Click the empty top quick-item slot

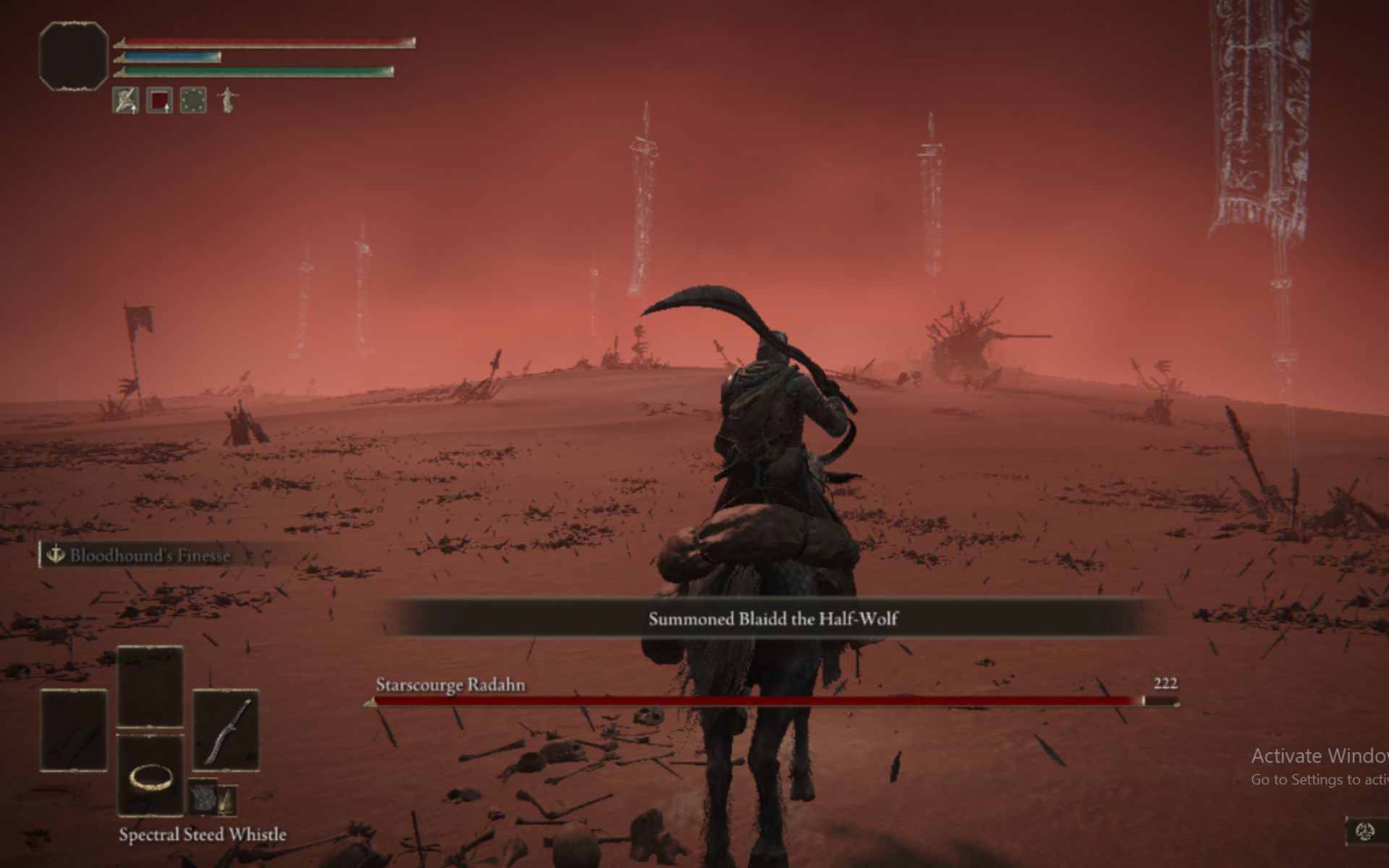click(x=150, y=686)
